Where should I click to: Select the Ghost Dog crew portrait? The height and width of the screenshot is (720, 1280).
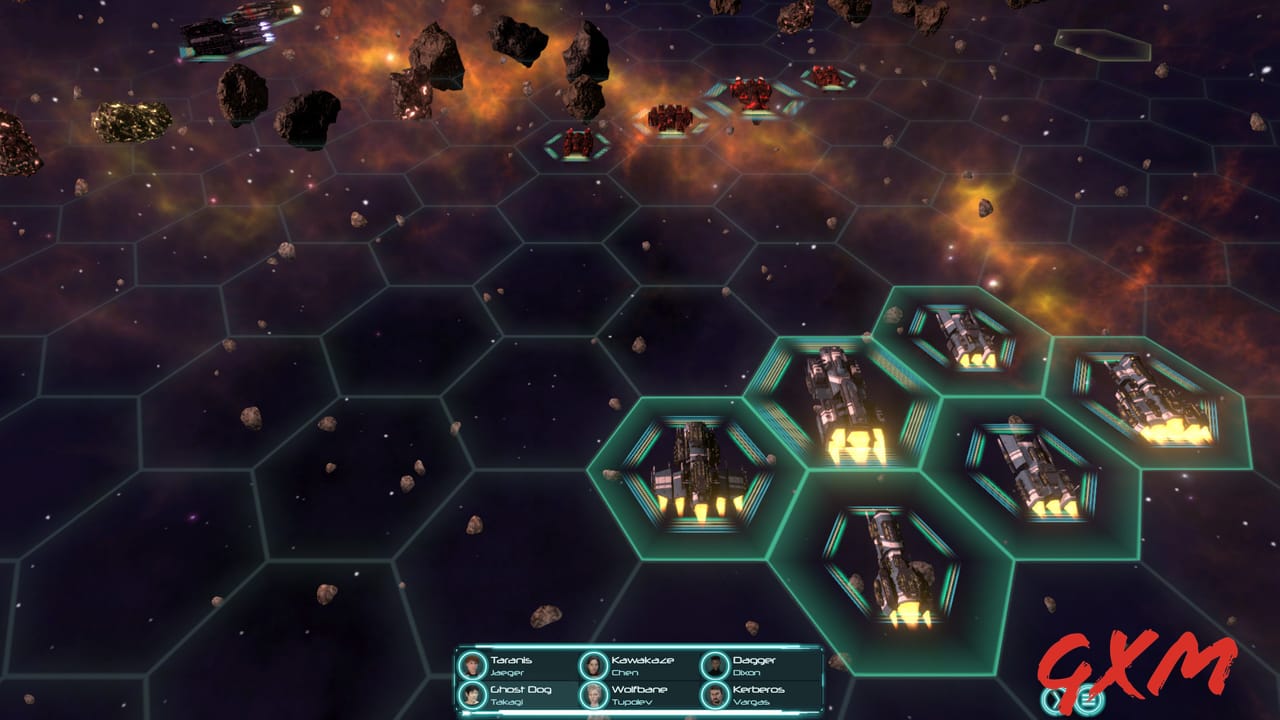471,695
